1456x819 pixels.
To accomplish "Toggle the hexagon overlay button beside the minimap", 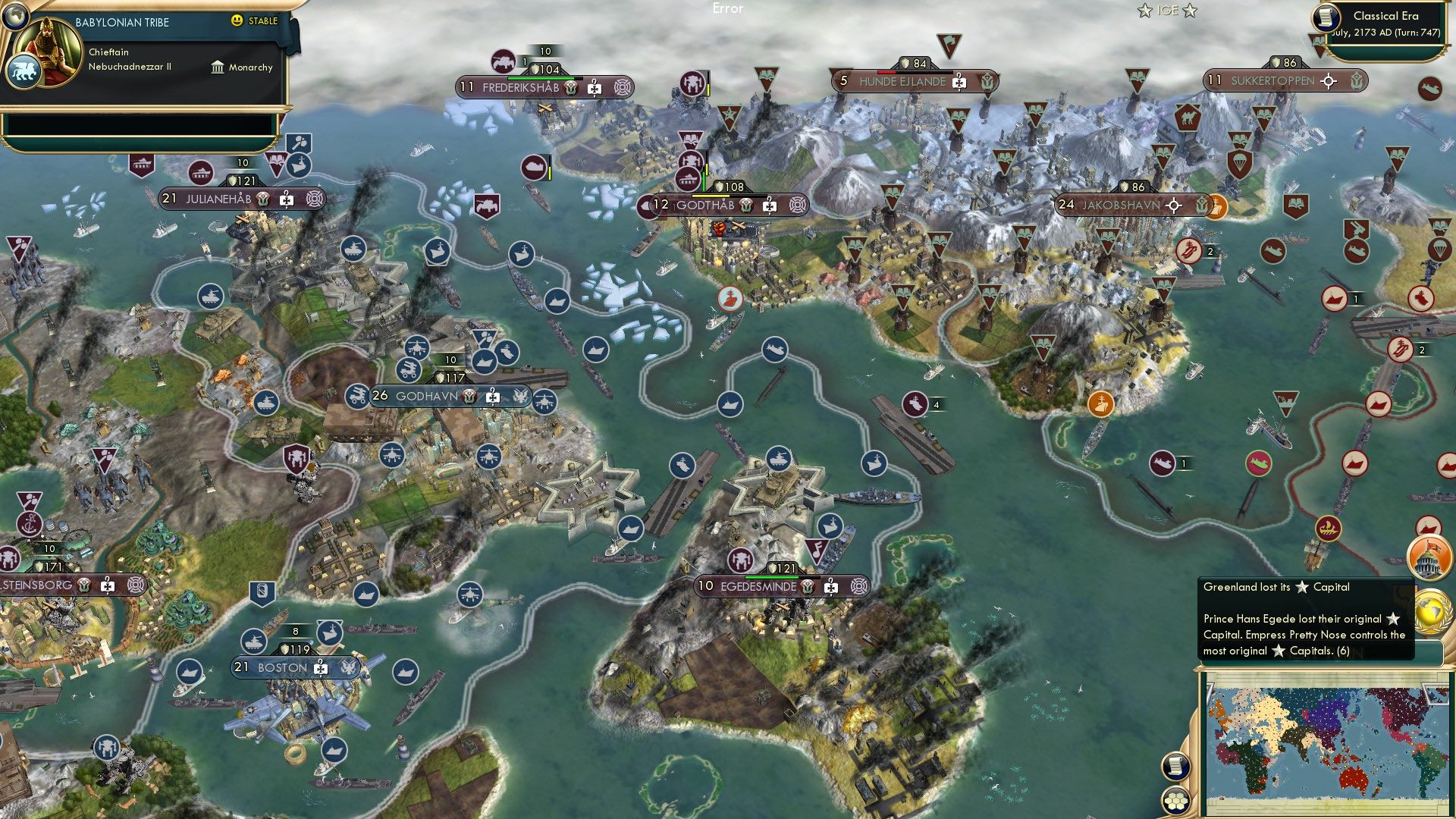I will [x=1177, y=800].
